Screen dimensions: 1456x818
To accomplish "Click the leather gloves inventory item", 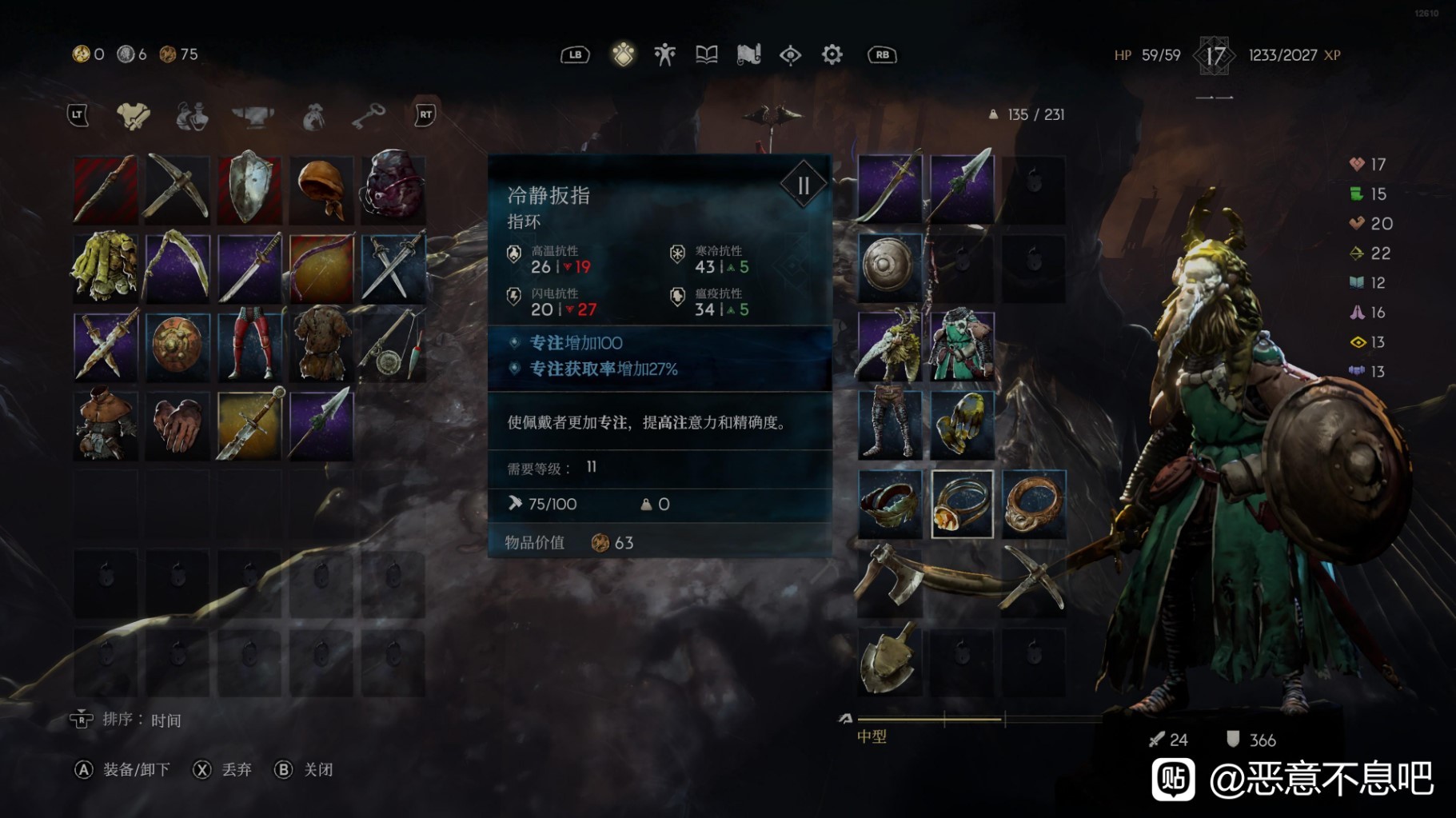I will point(178,425).
